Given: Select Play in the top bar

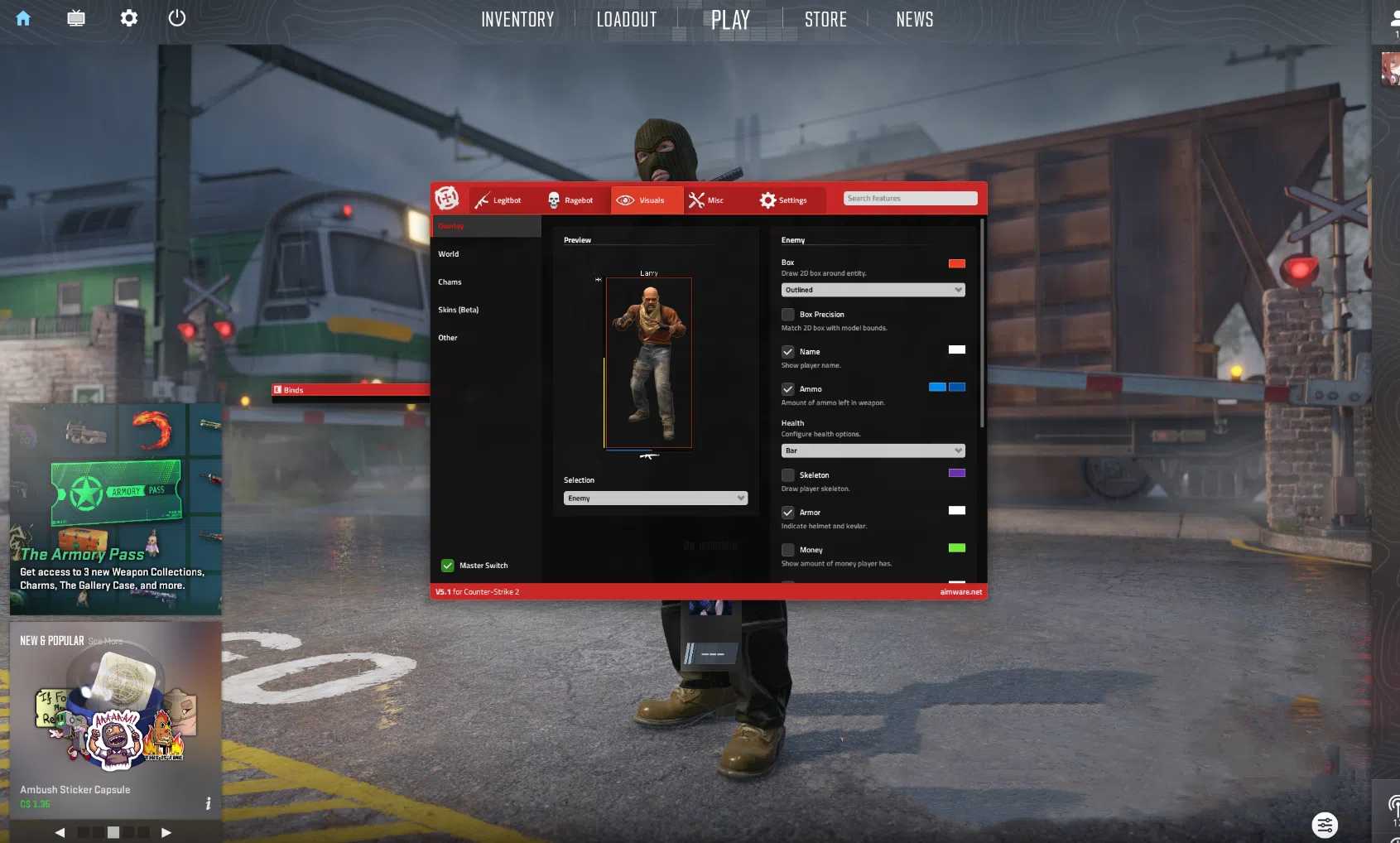Looking at the screenshot, I should coord(730,19).
